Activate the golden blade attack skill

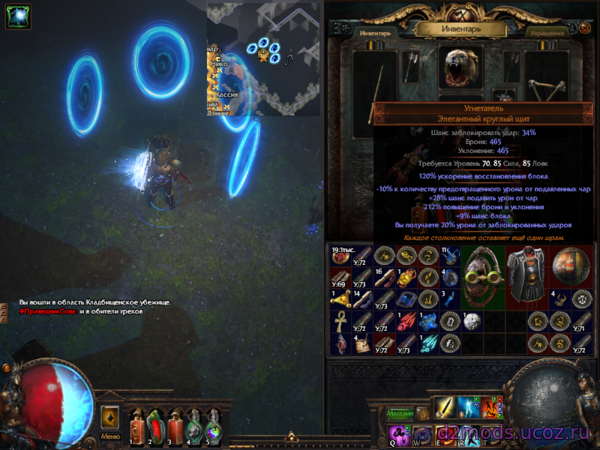pyautogui.click(x=443, y=408)
